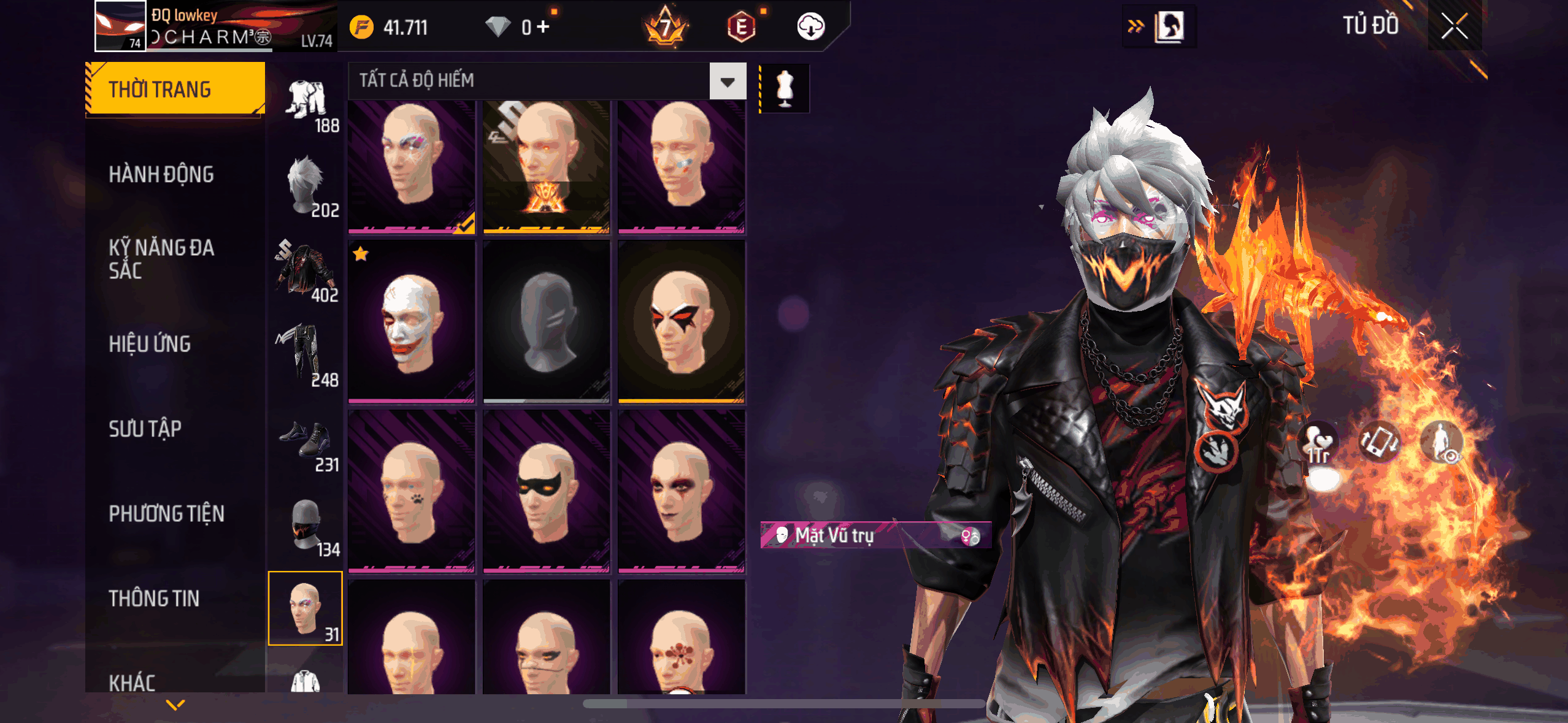
Task: Open the Tất cả độ hiếm rarity dropdown
Action: click(728, 81)
